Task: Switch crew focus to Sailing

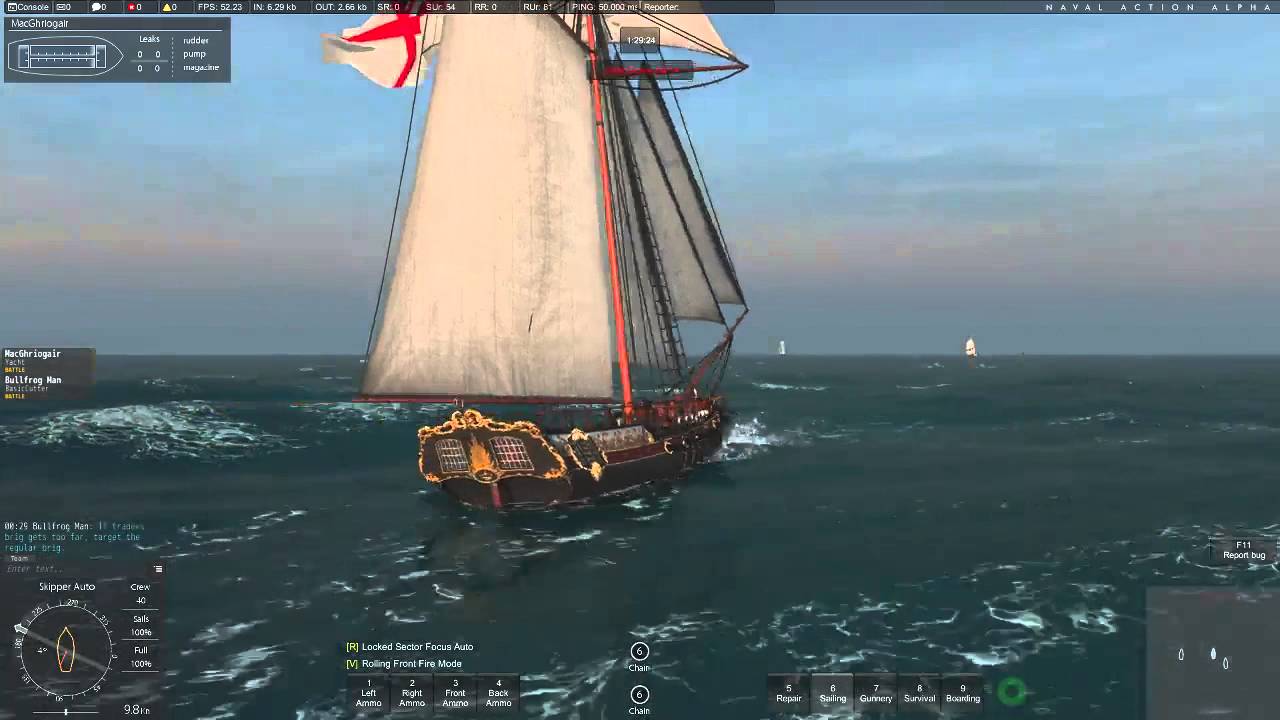Action: (832, 693)
